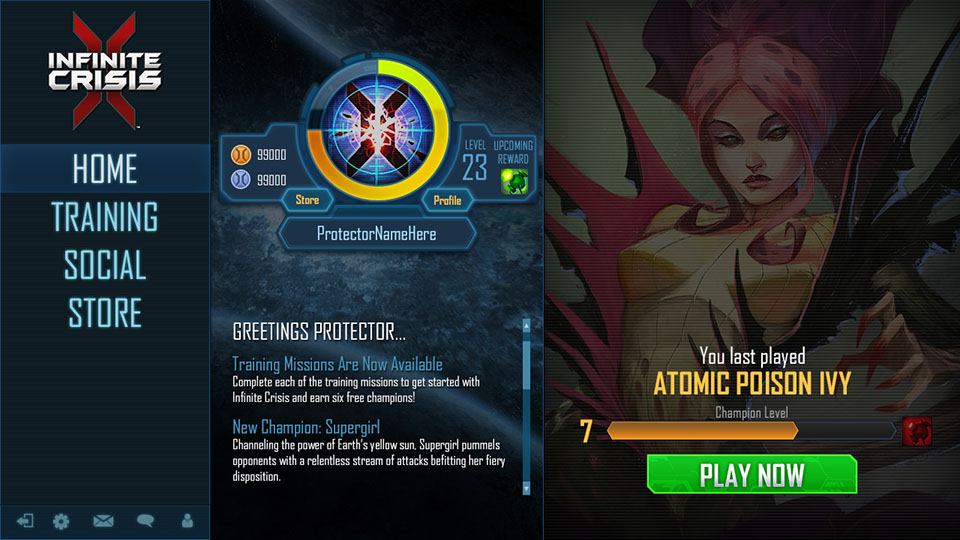
Task: Open STORE from the side menu
Action: pos(105,313)
